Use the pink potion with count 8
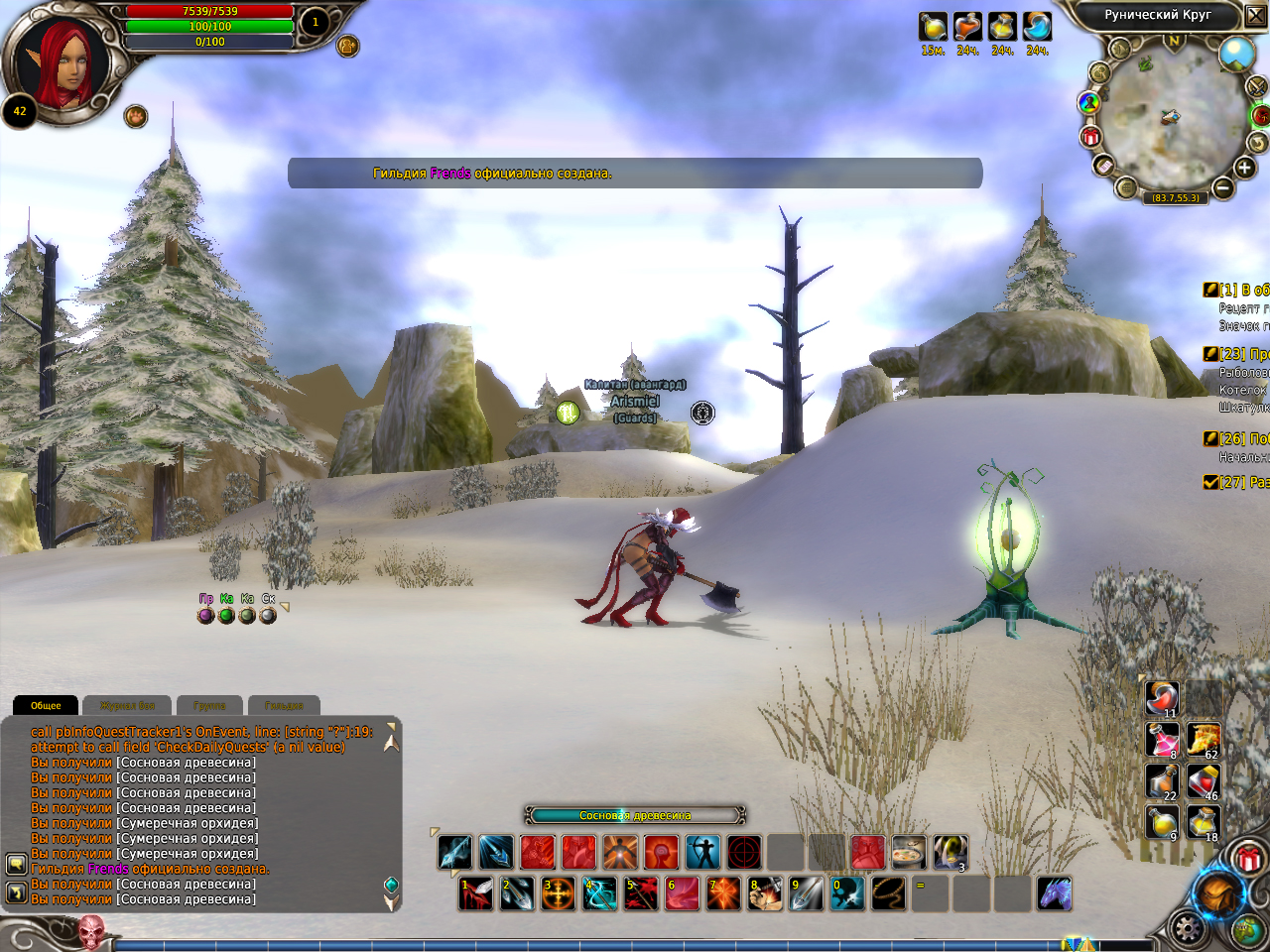The image size is (1270, 952). coord(1162,740)
